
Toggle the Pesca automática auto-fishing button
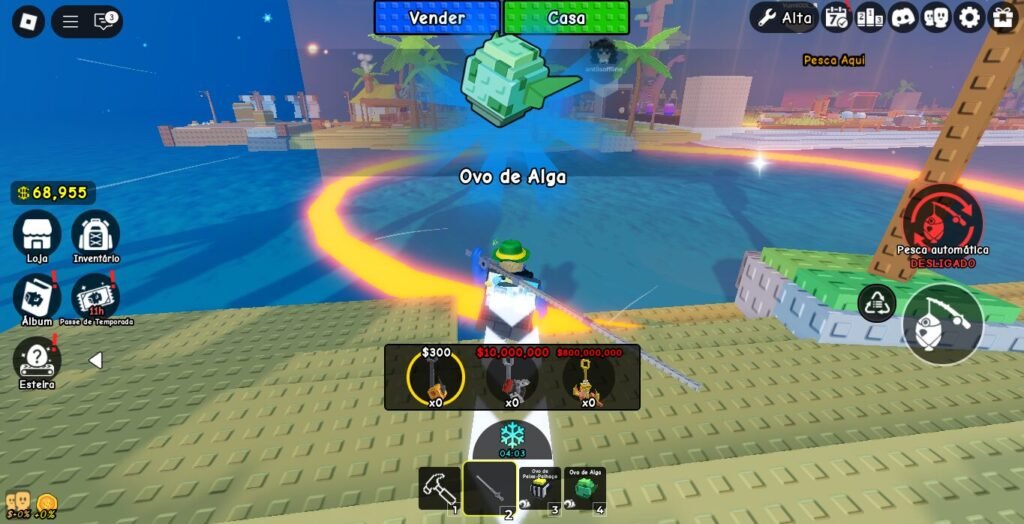(942, 220)
